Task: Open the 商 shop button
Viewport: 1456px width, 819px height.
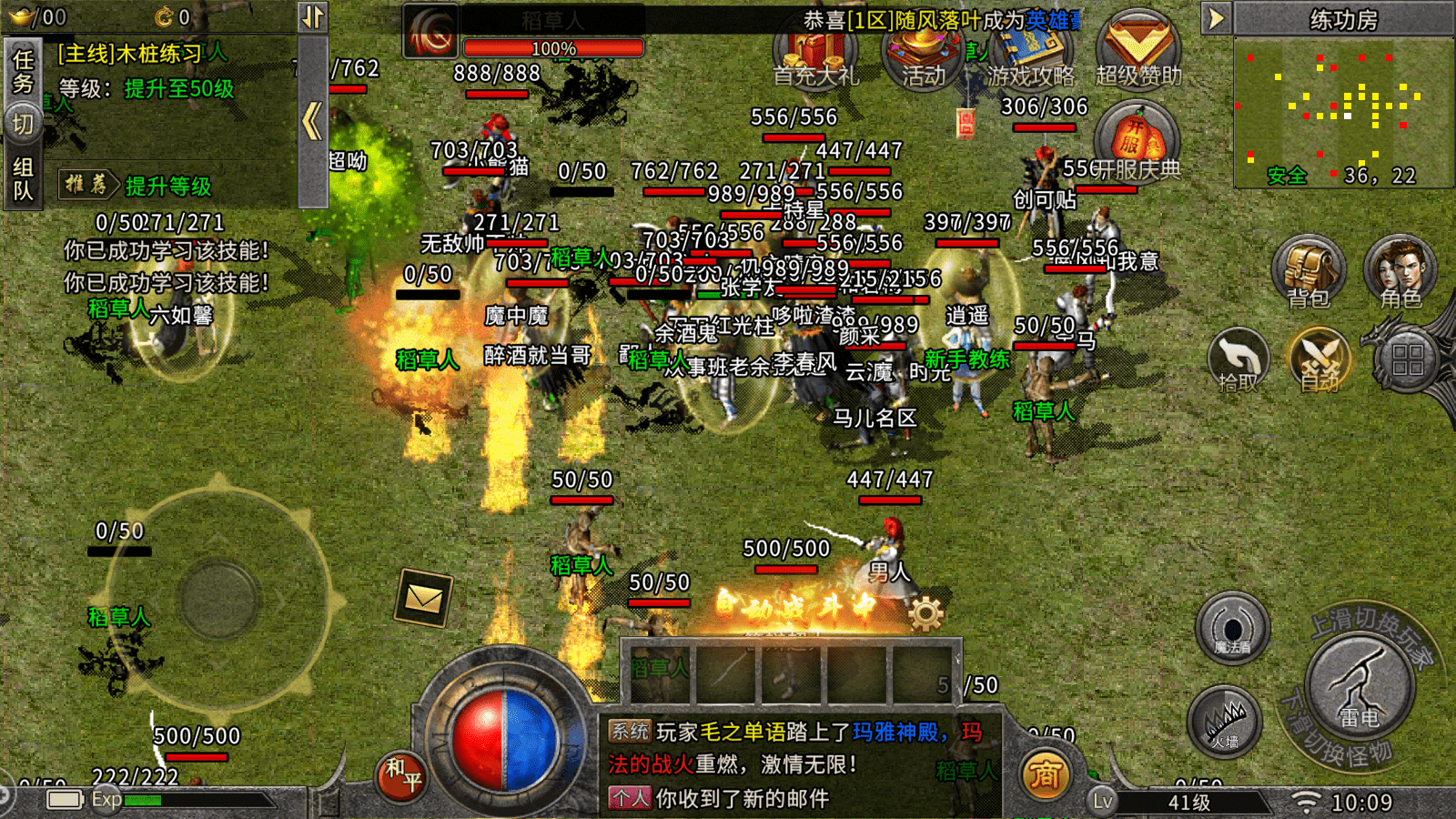Action: coord(1045,774)
